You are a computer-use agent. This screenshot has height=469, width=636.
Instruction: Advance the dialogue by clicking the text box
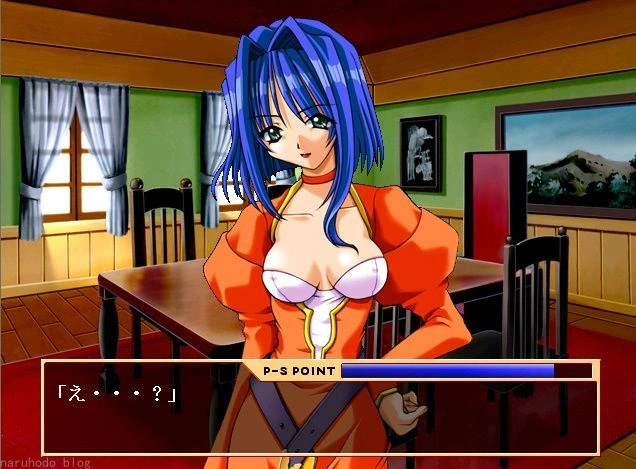click(320, 417)
